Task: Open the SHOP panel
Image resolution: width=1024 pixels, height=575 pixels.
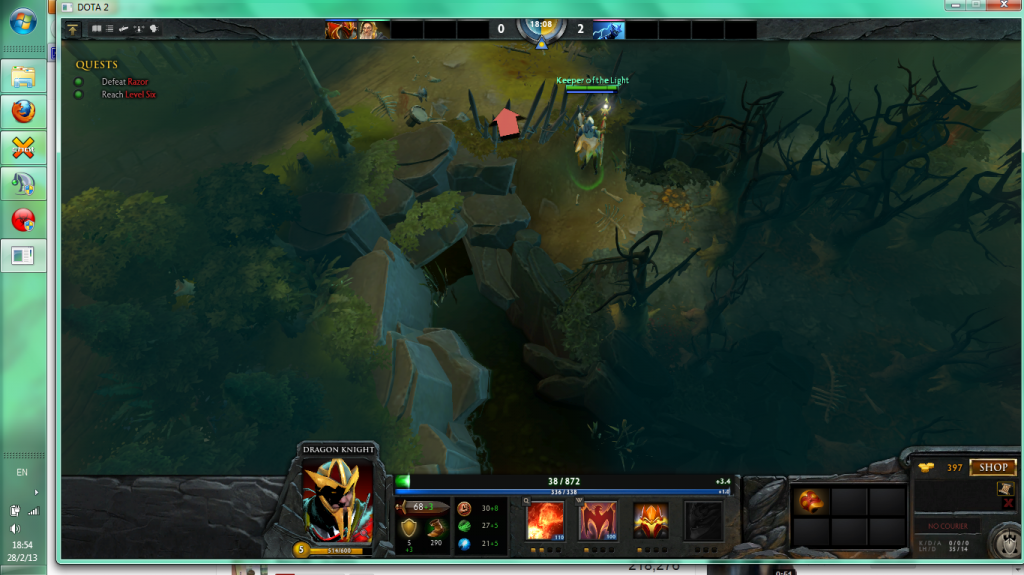Action: click(992, 467)
